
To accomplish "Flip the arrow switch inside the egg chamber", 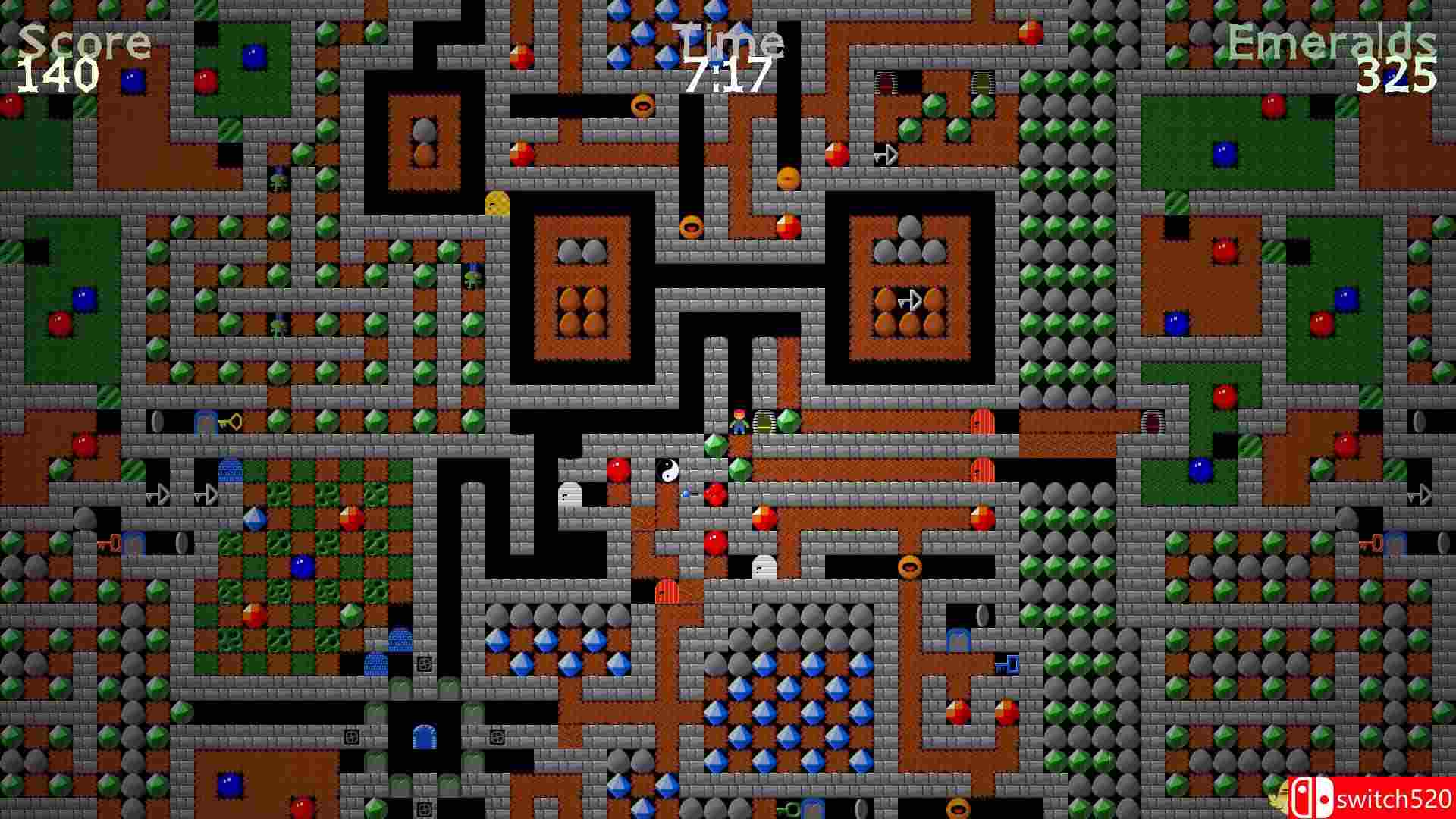I will (x=914, y=300).
